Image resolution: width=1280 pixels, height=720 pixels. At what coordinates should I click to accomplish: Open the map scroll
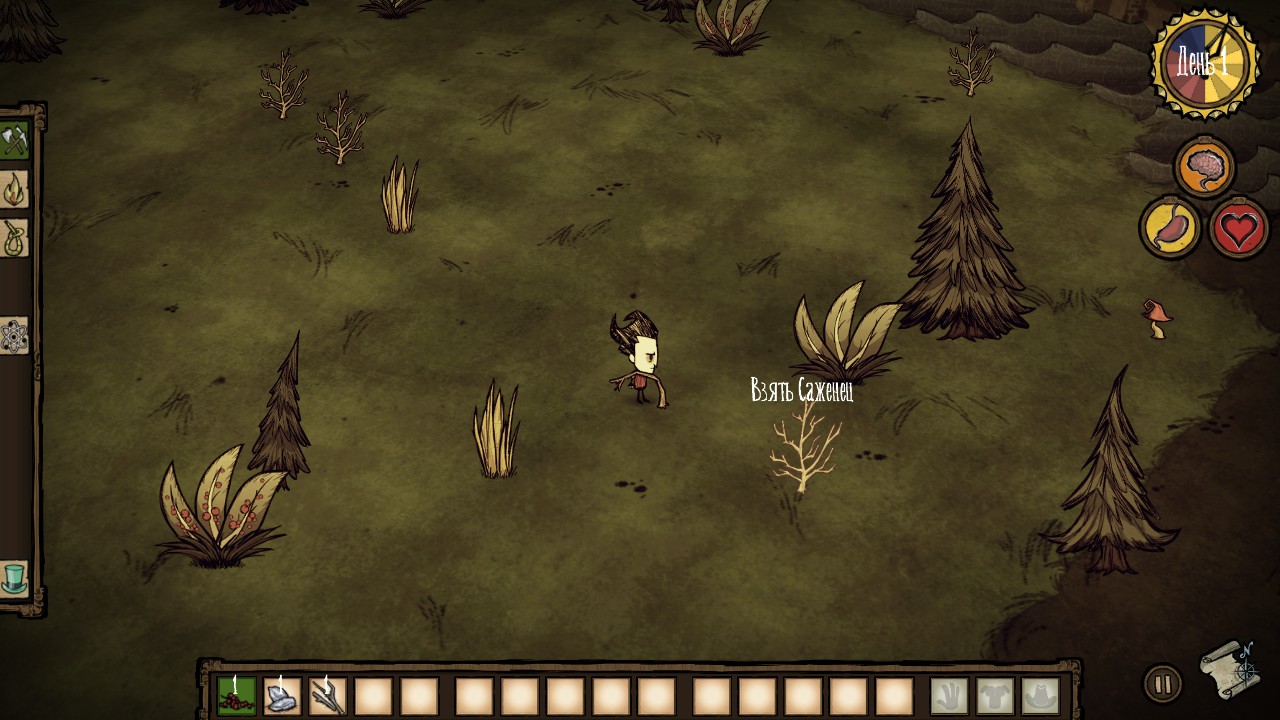(x=1229, y=669)
